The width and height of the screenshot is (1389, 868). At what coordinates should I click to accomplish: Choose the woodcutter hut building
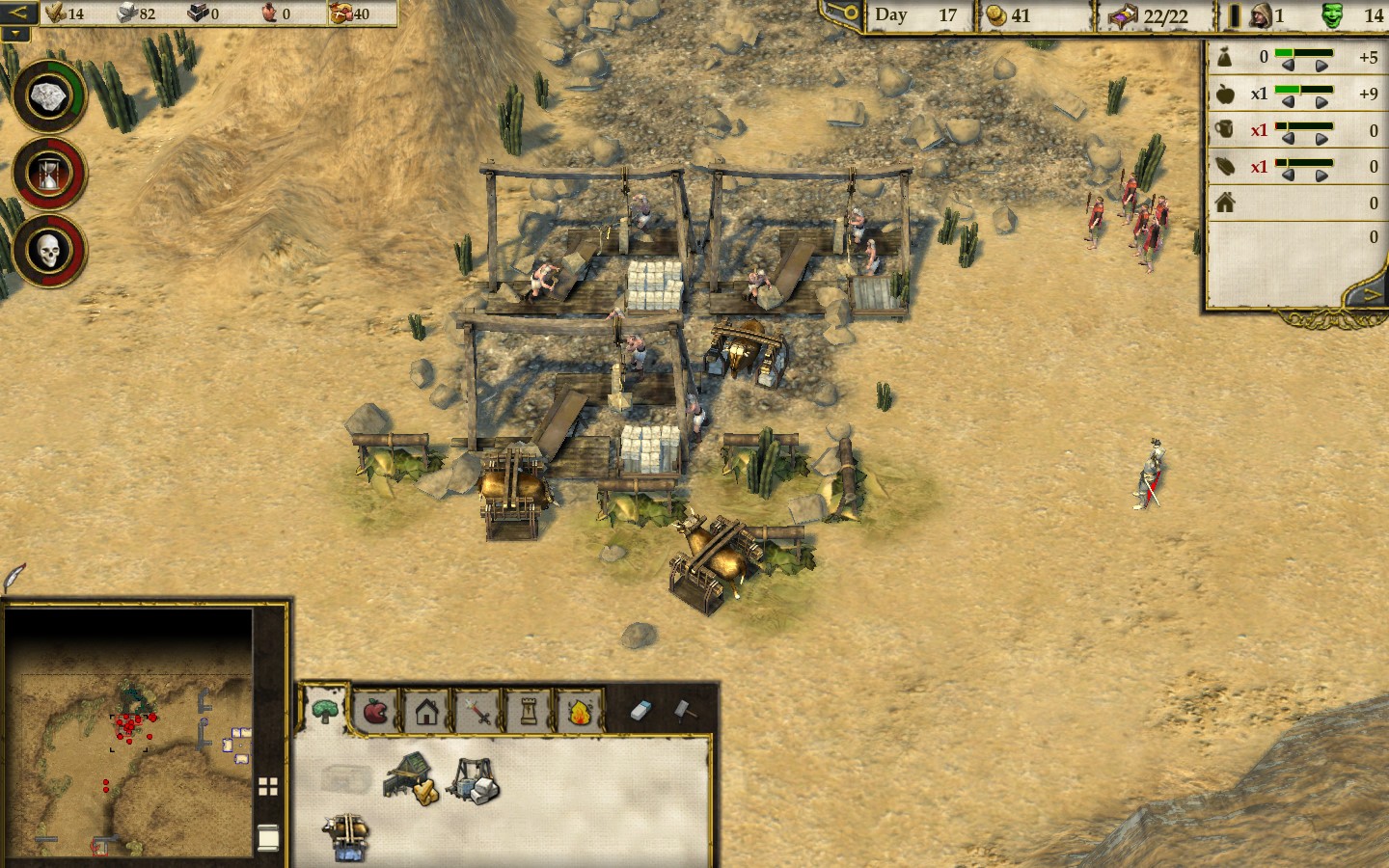click(x=412, y=777)
